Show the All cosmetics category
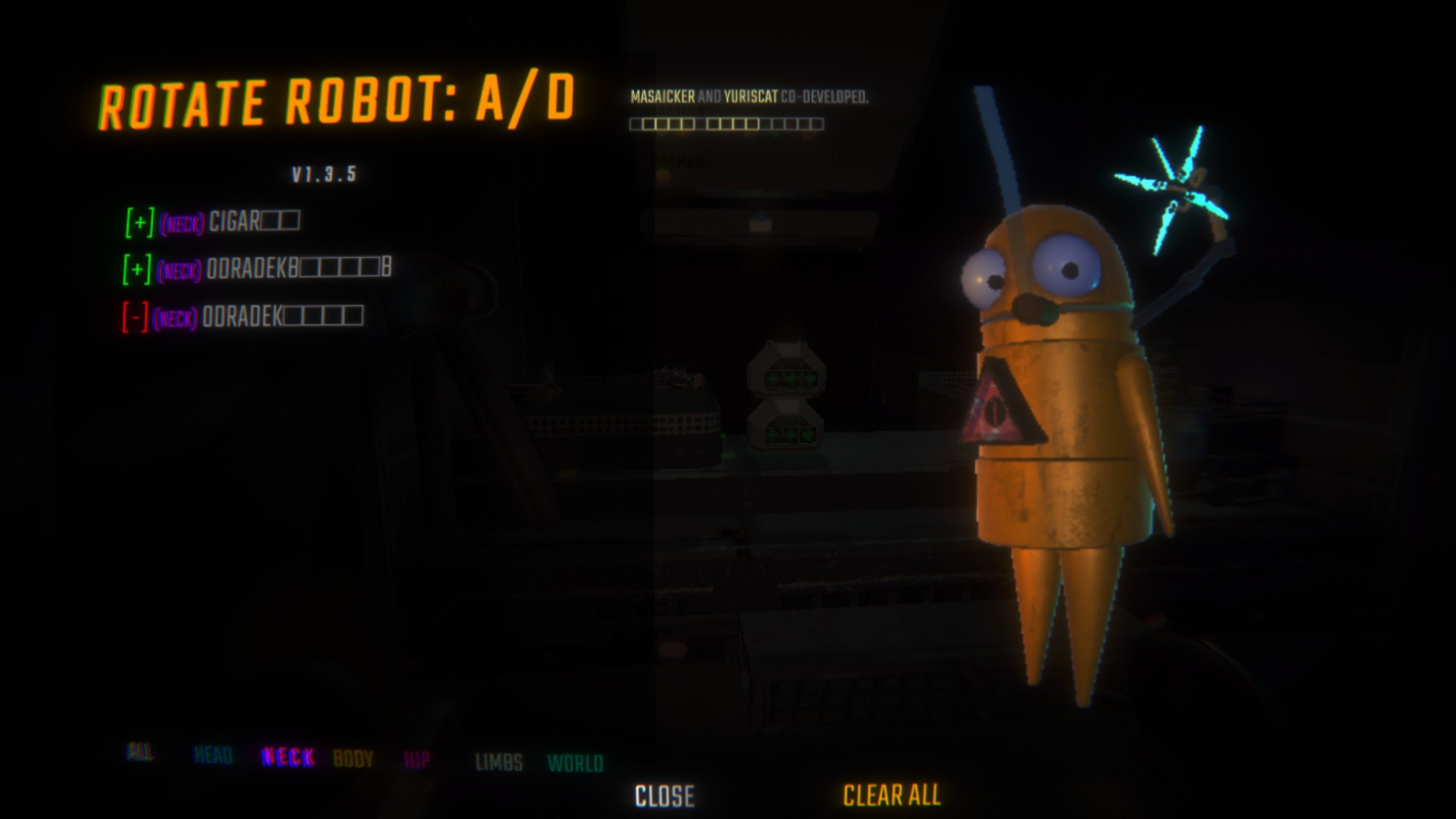The width and height of the screenshot is (1456, 819). pos(139,752)
